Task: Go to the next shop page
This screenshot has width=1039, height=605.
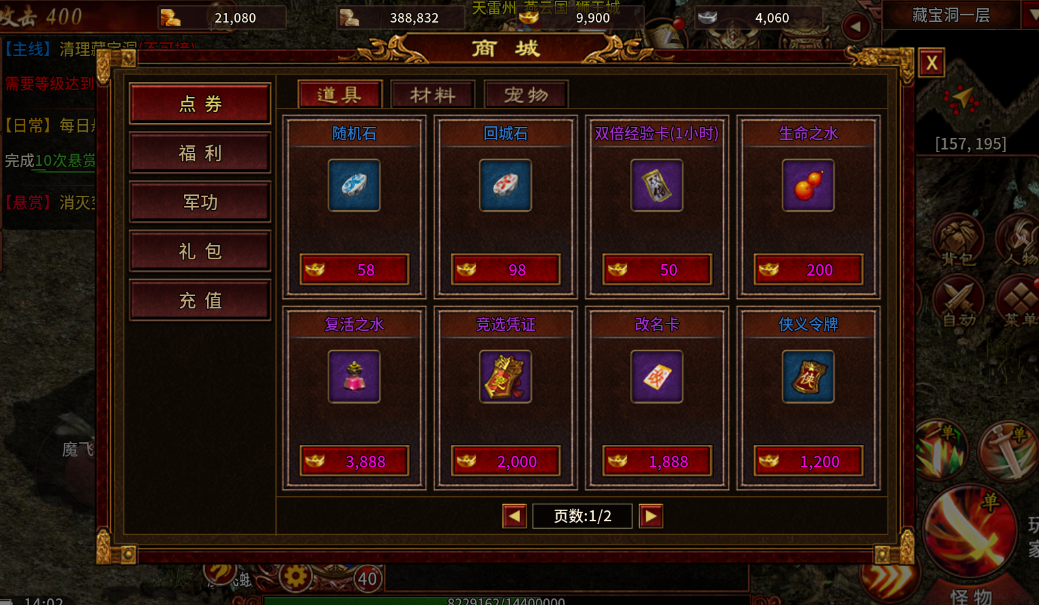Action: 650,516
